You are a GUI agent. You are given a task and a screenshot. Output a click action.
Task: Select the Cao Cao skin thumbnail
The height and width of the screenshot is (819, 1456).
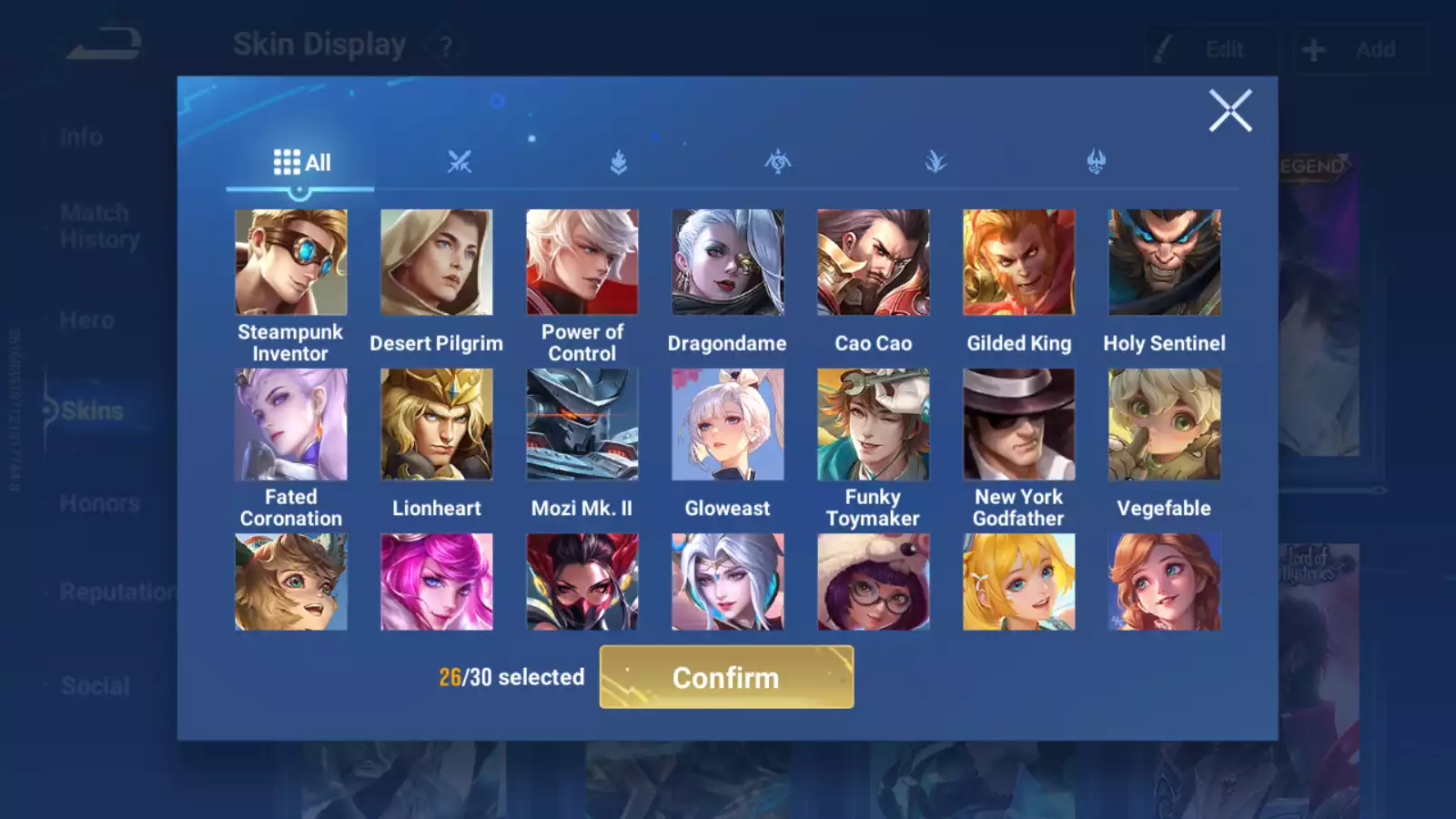(873, 262)
